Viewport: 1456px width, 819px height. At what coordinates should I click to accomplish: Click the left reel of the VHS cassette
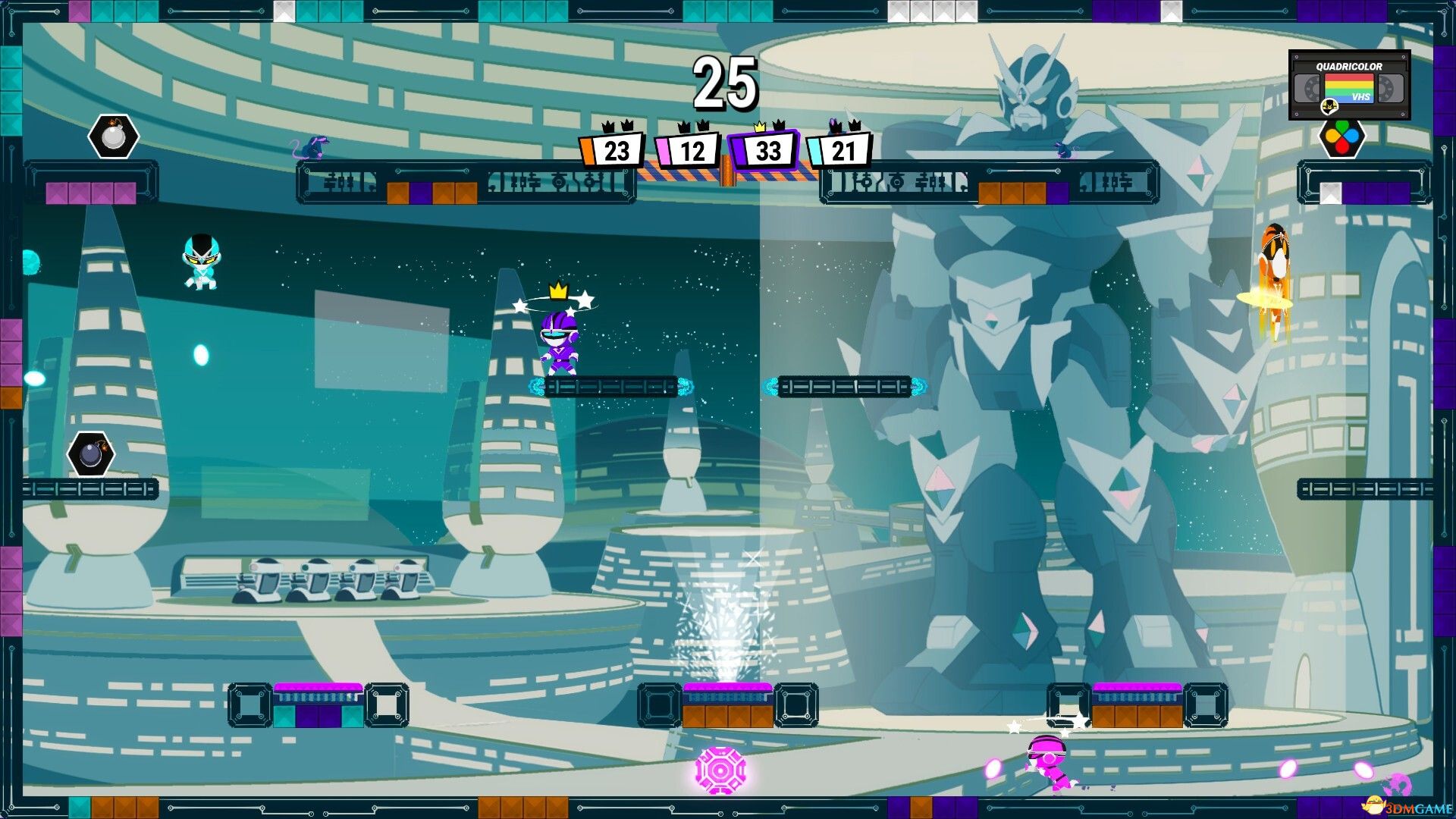[1307, 87]
